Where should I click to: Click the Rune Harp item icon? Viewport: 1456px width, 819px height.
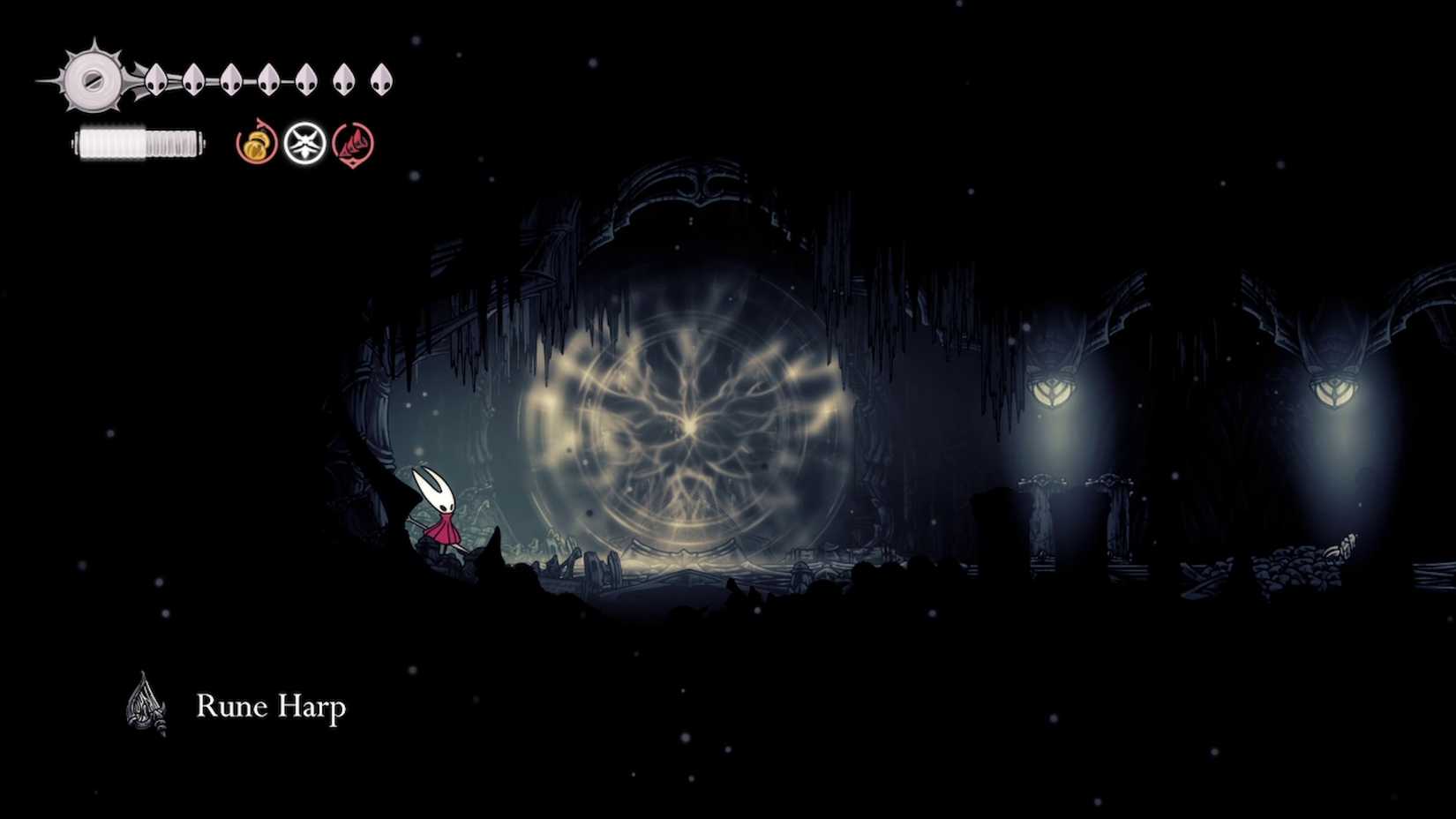click(143, 703)
